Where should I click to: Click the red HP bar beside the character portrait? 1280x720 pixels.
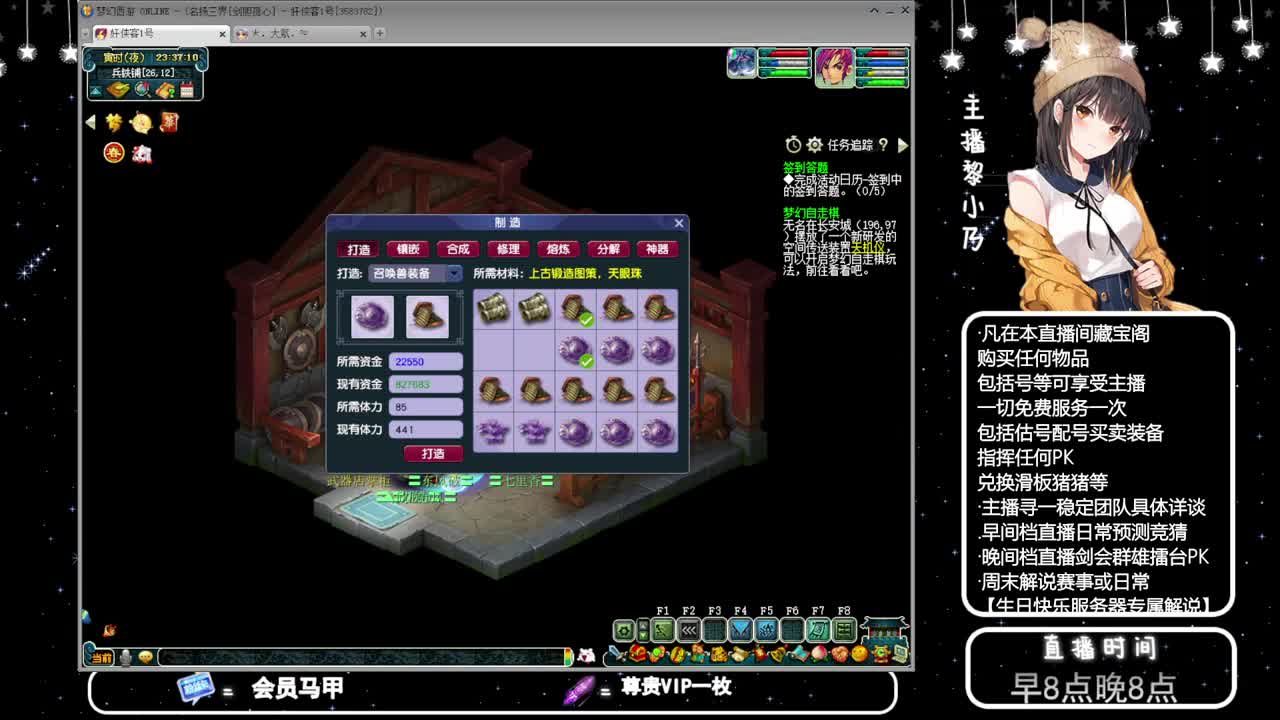point(885,55)
